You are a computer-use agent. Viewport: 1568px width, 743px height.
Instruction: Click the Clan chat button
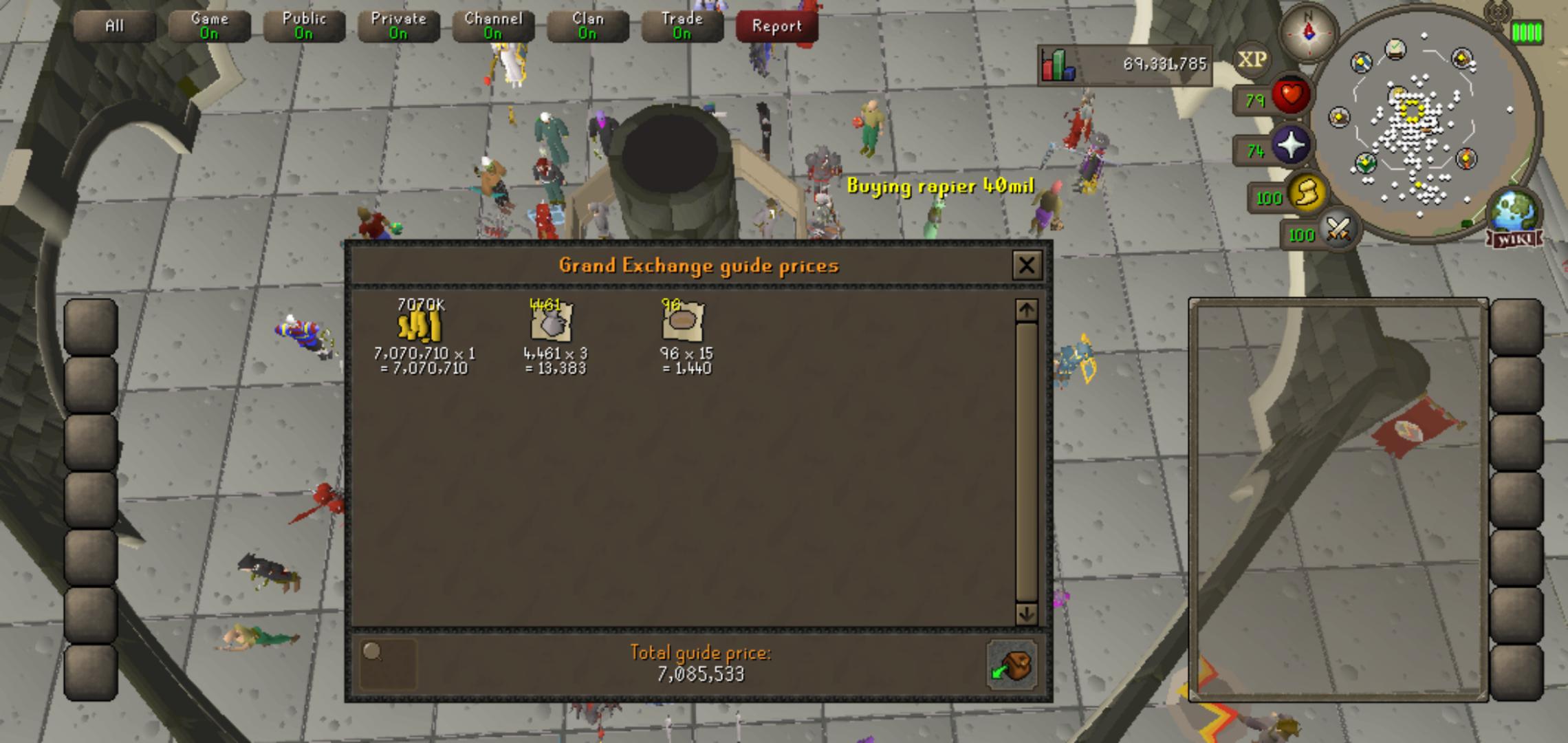(x=587, y=25)
